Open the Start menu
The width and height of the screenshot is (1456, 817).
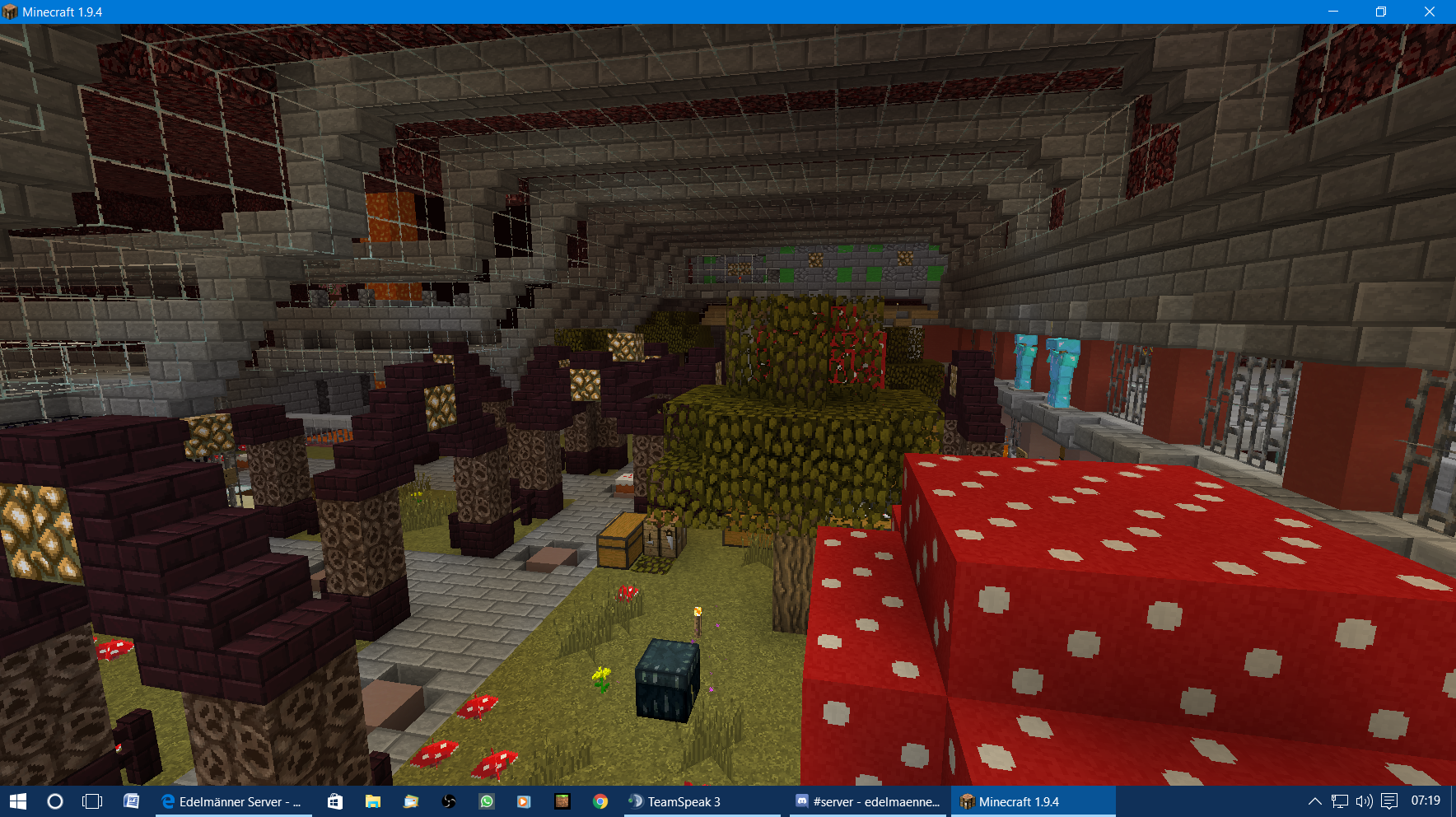[x=17, y=801]
